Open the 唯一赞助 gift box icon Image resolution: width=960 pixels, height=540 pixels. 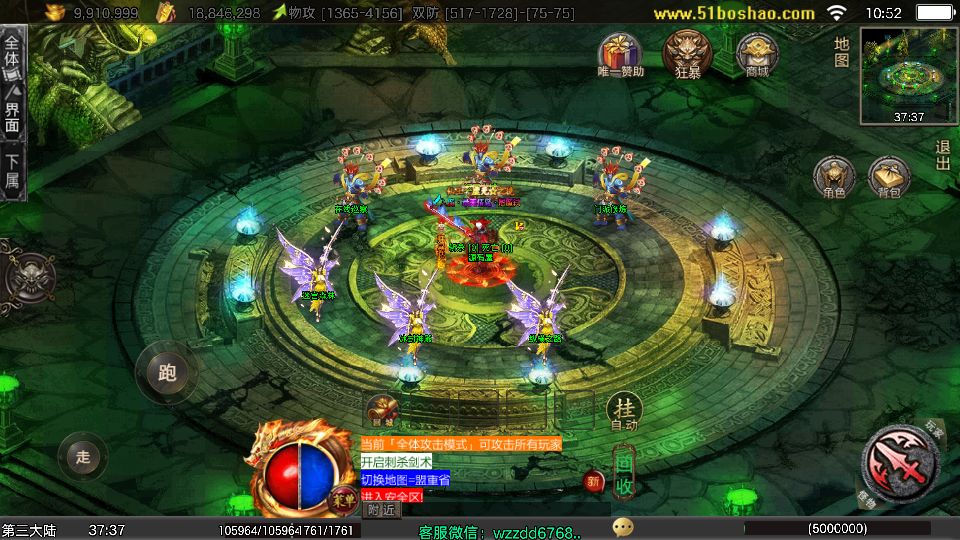point(620,53)
